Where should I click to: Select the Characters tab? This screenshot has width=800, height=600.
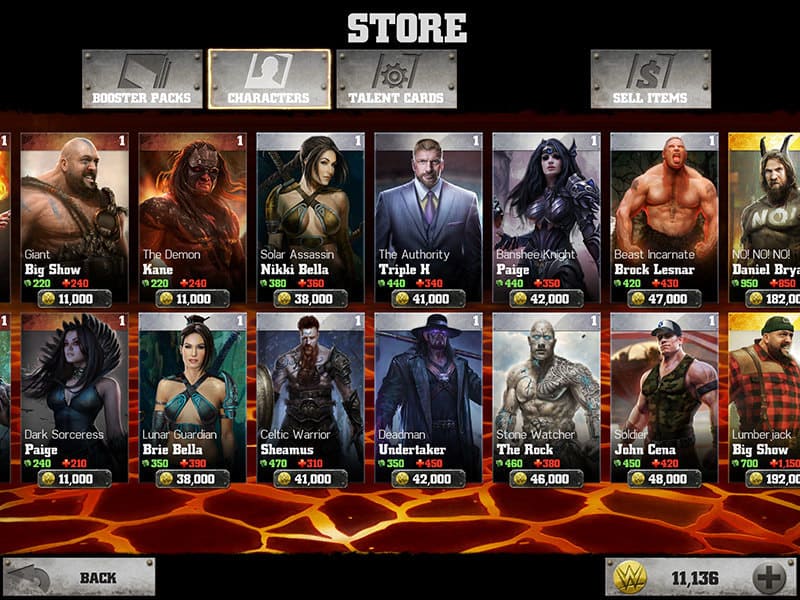pos(269,79)
